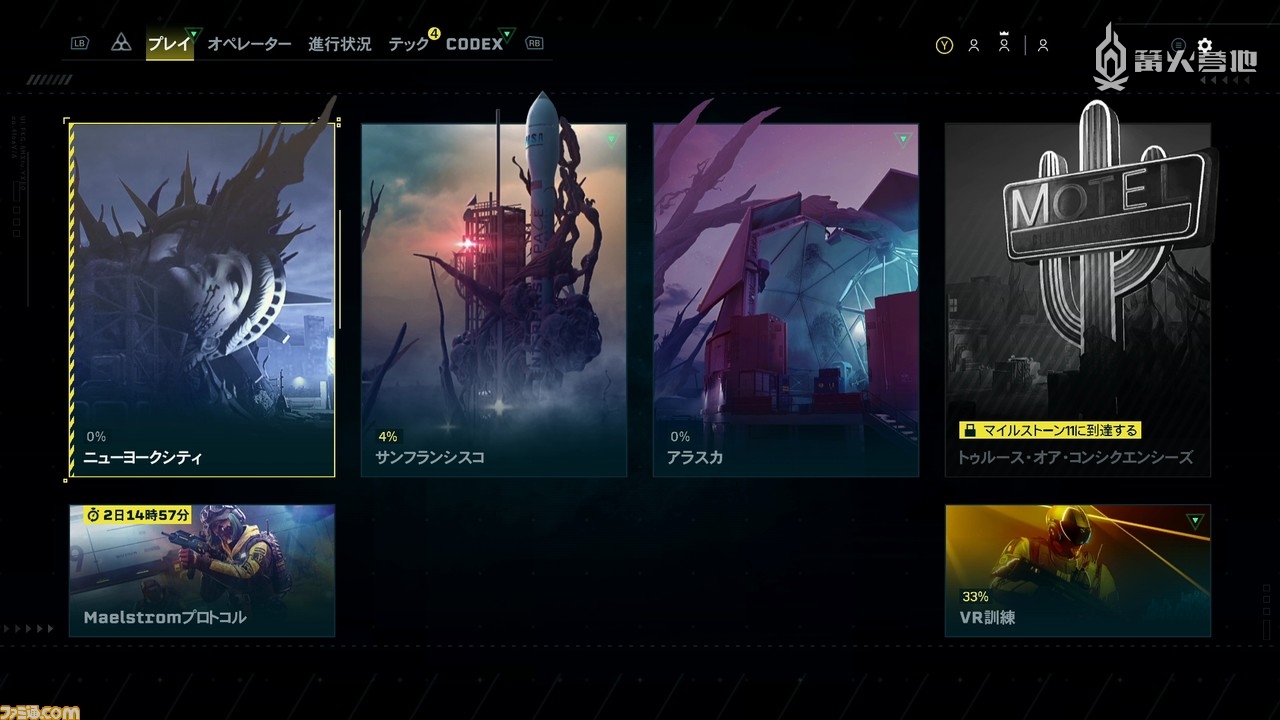Open the CODEX menu item
This screenshot has height=720, width=1280.
coord(475,44)
